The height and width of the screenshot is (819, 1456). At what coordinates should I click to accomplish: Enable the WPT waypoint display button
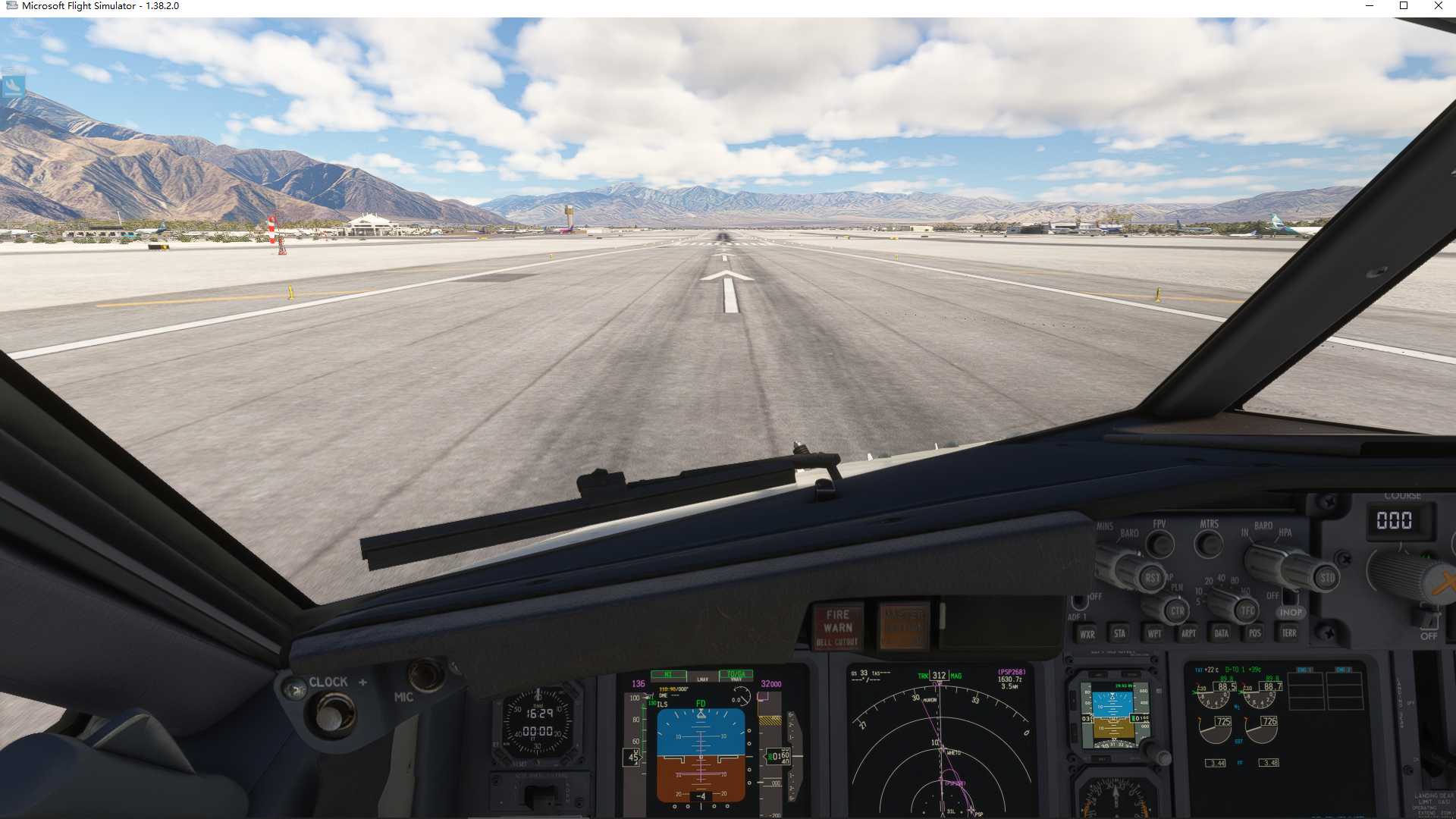coord(1154,633)
